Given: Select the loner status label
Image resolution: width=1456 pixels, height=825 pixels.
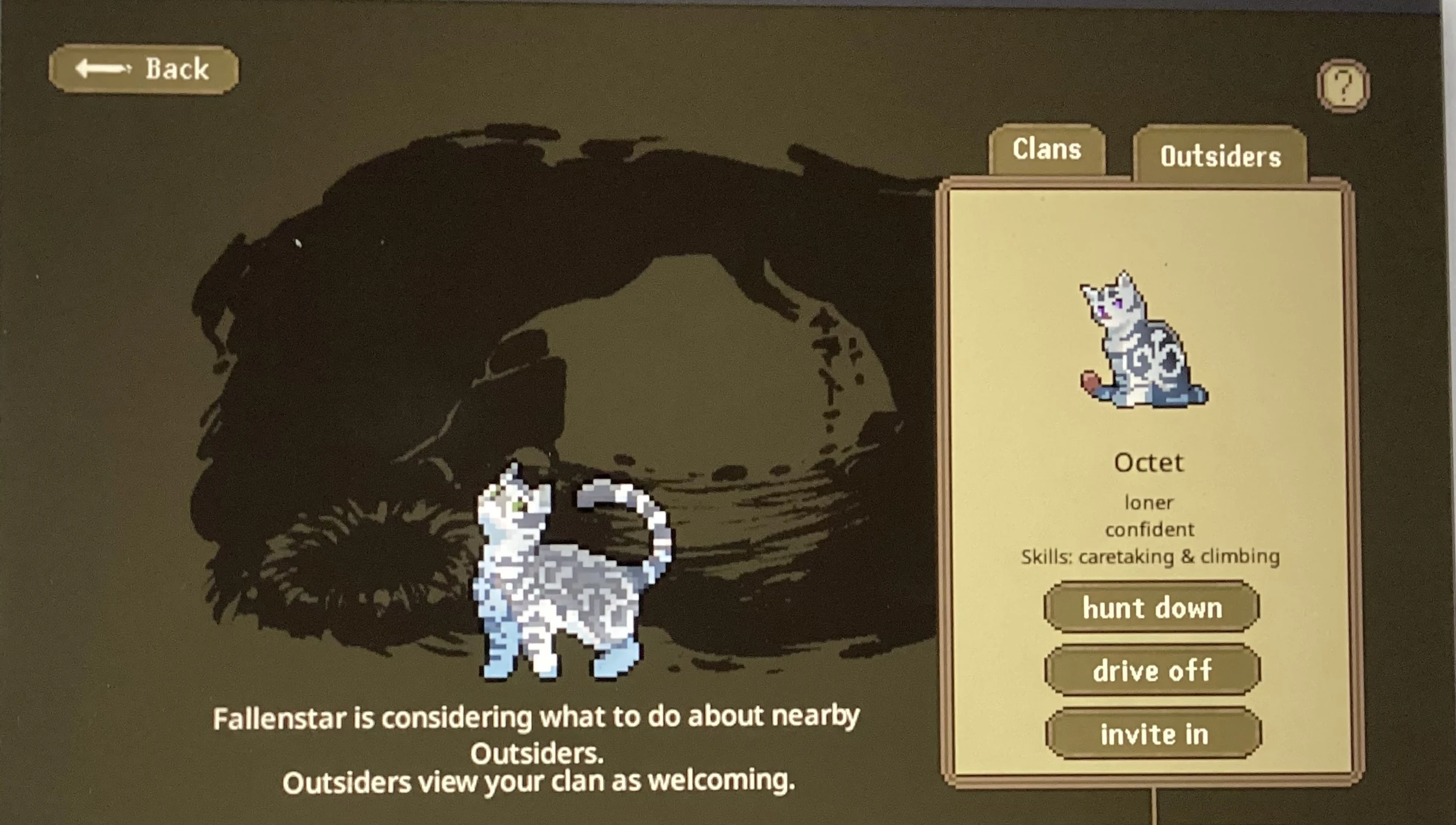Looking at the screenshot, I should coord(1148,502).
